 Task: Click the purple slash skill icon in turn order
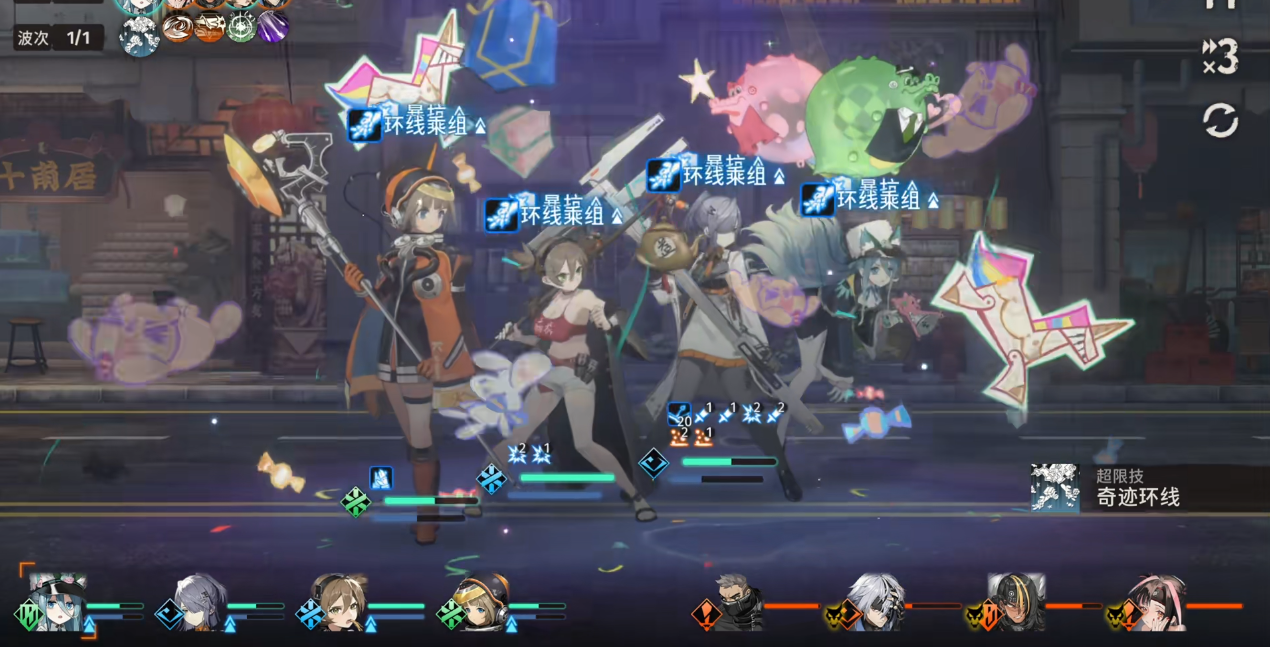[273, 27]
